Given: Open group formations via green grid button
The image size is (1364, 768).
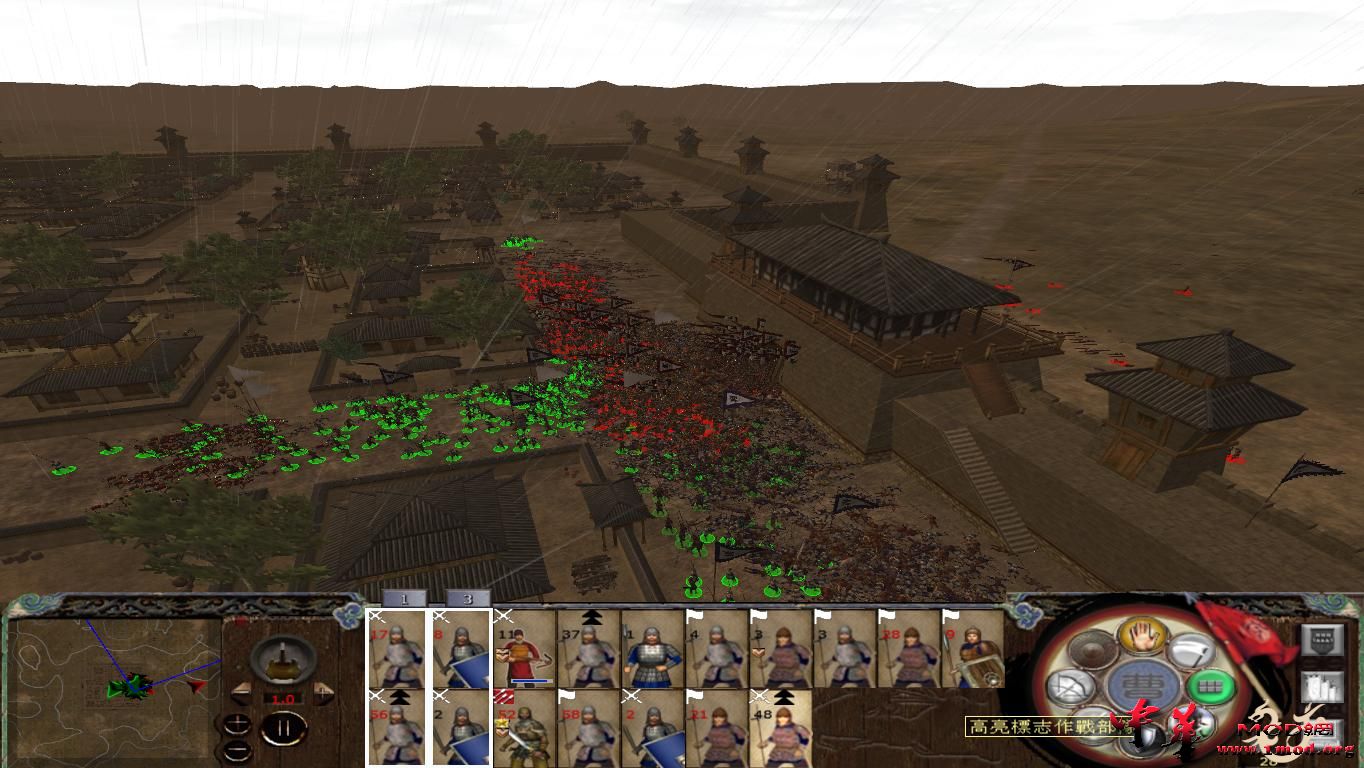Looking at the screenshot, I should point(1209,686).
